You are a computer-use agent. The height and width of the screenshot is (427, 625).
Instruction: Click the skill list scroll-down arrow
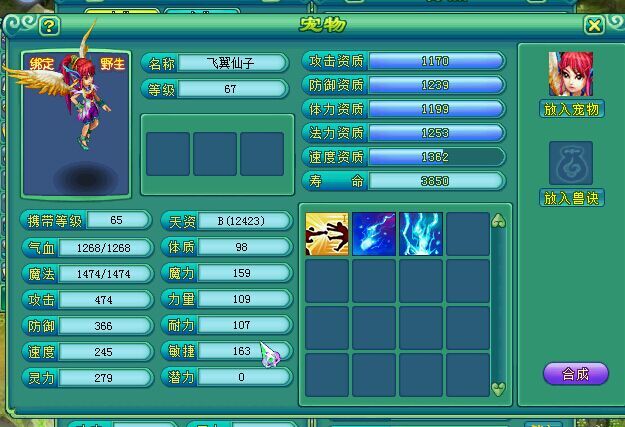[x=499, y=388]
